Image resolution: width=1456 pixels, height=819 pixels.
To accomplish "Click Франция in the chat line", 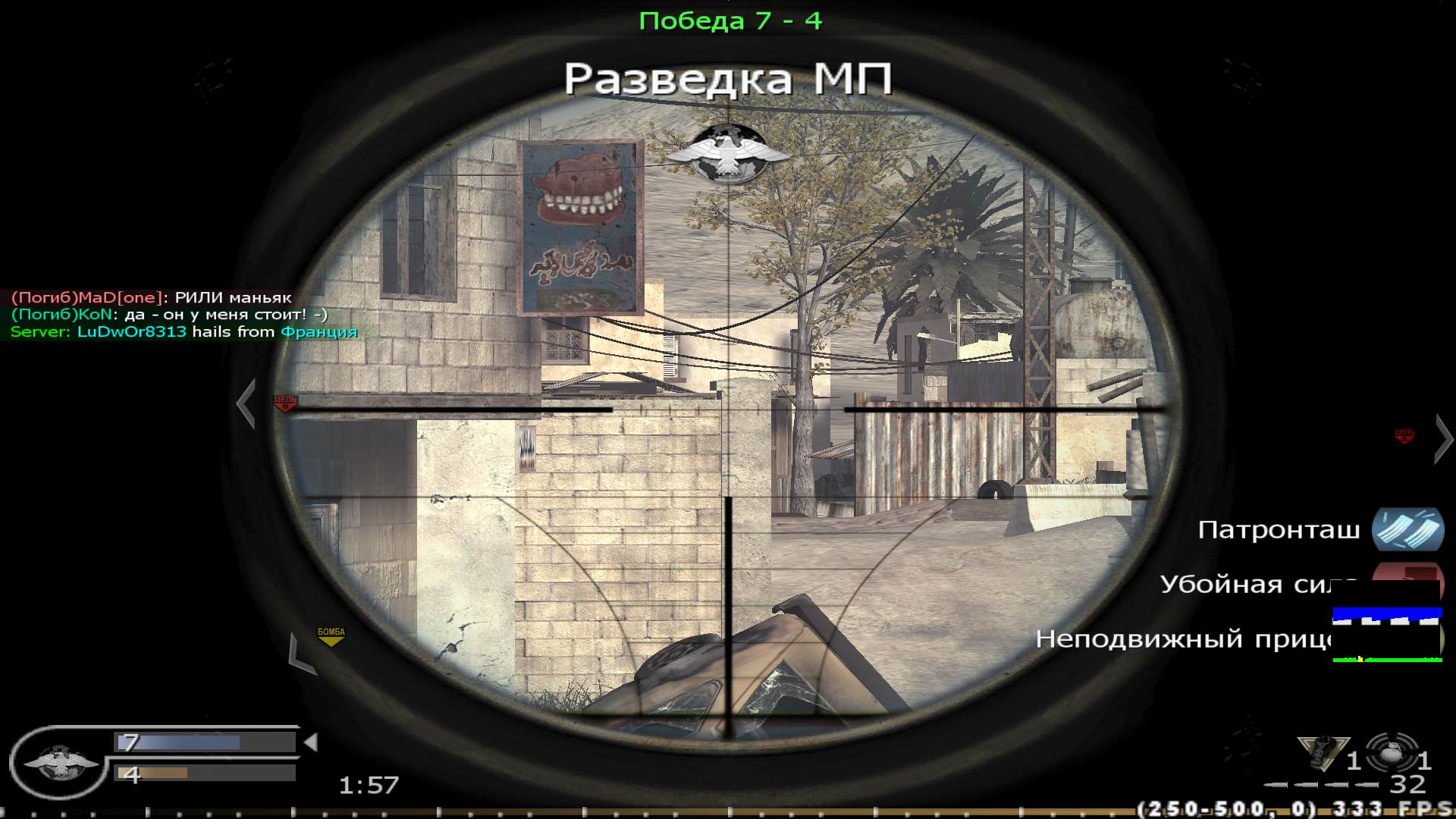I will [x=318, y=331].
